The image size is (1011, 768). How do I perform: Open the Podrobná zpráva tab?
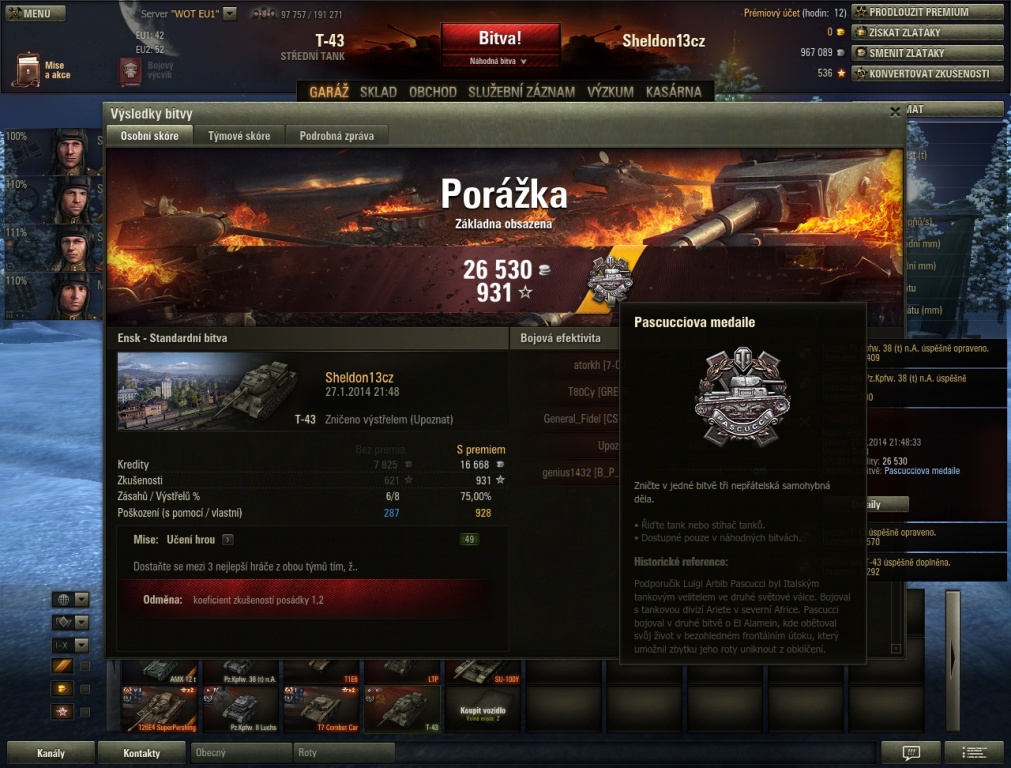(337, 136)
